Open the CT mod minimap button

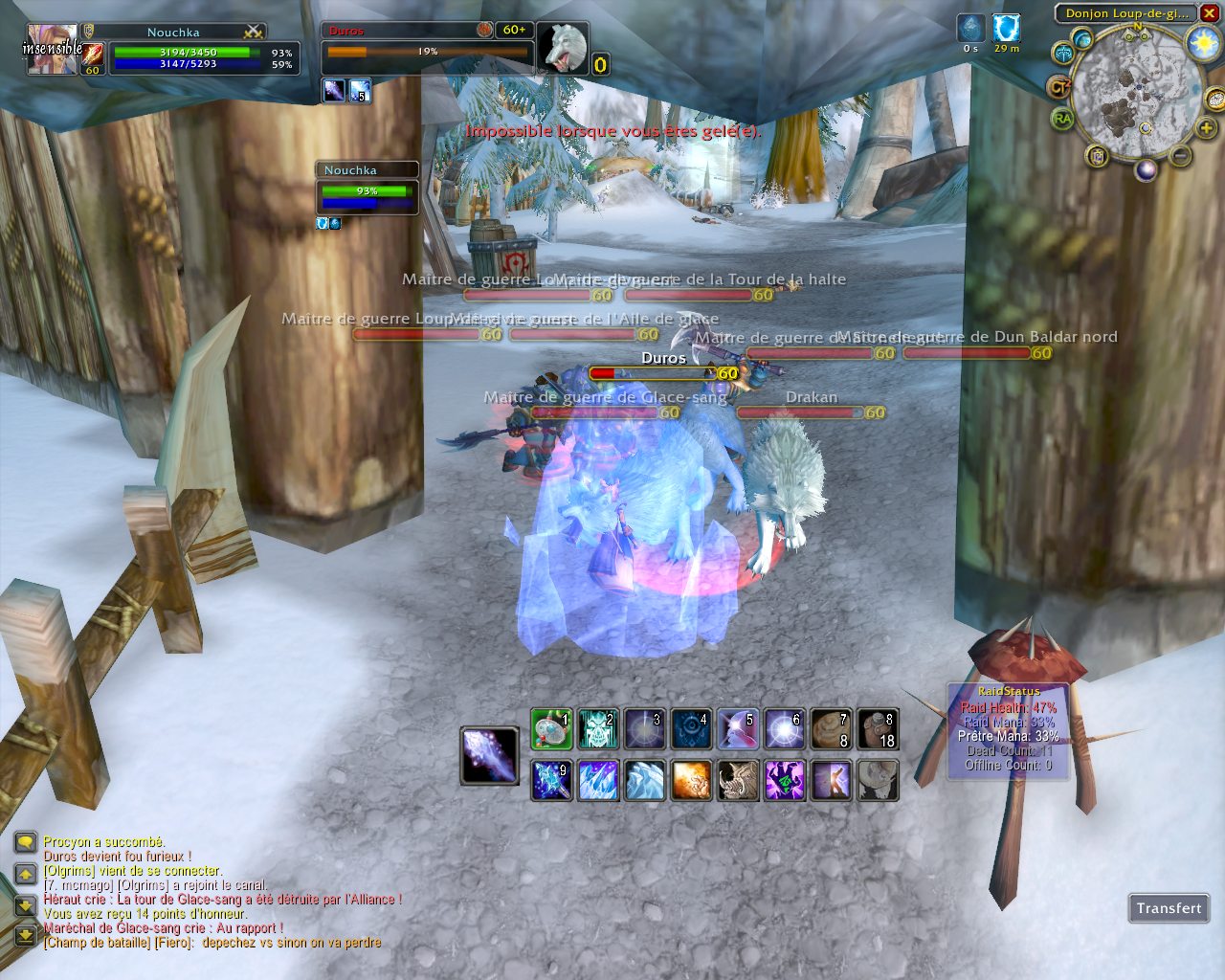coord(1058,88)
